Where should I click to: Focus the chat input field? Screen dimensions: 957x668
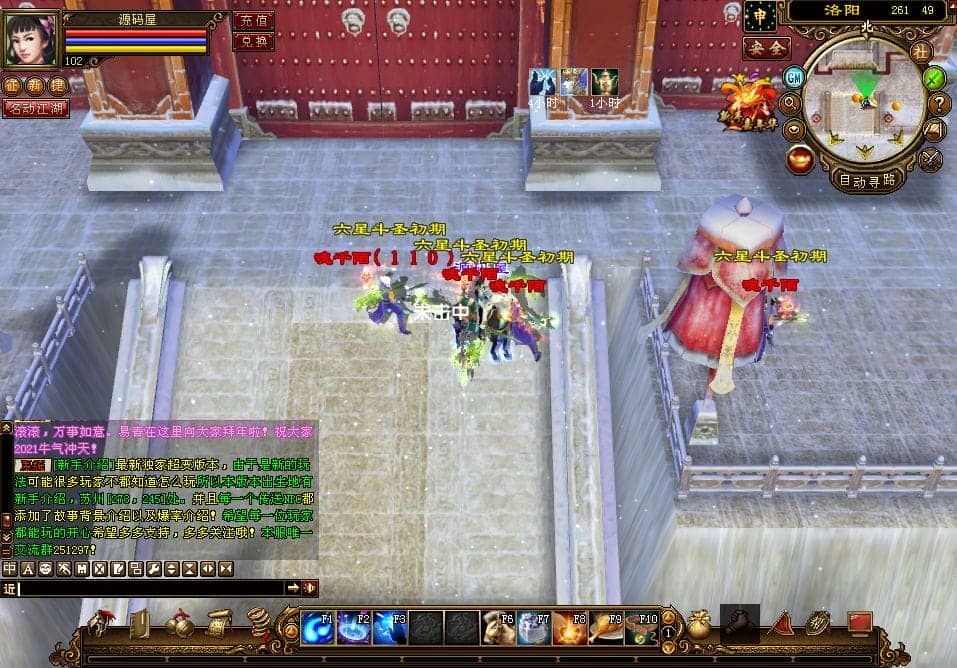150,588
